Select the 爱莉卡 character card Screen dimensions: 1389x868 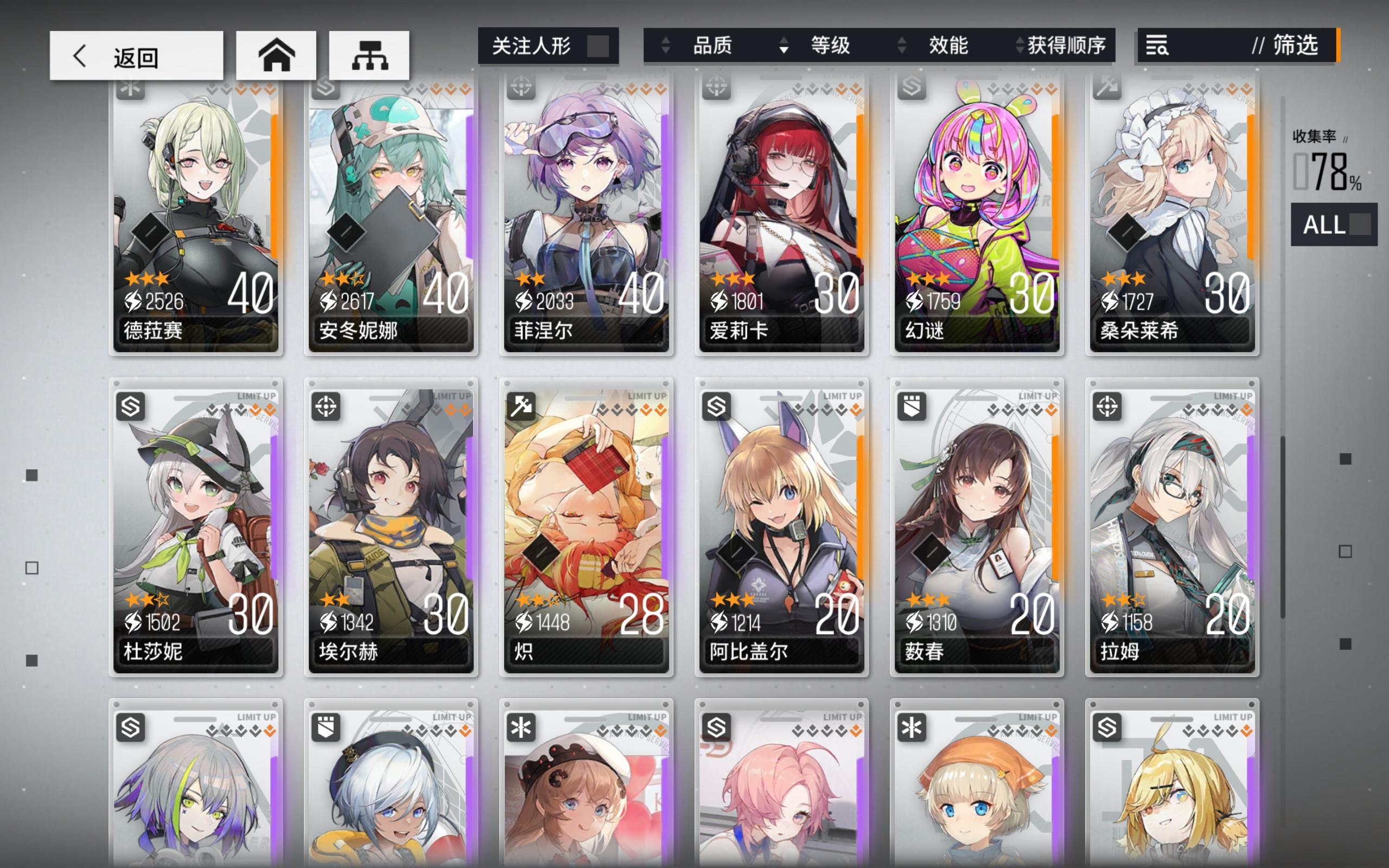[780, 218]
